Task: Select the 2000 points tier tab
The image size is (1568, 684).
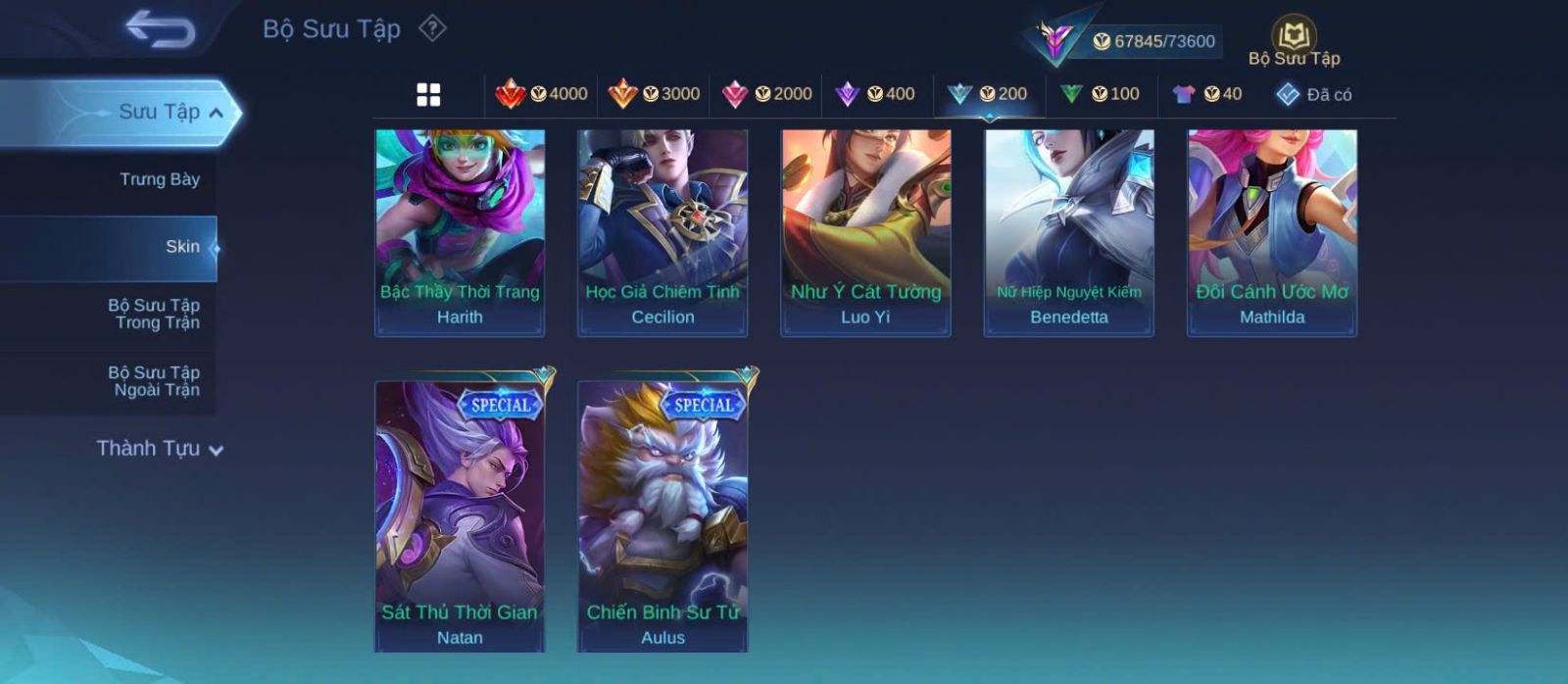Action: (767, 94)
